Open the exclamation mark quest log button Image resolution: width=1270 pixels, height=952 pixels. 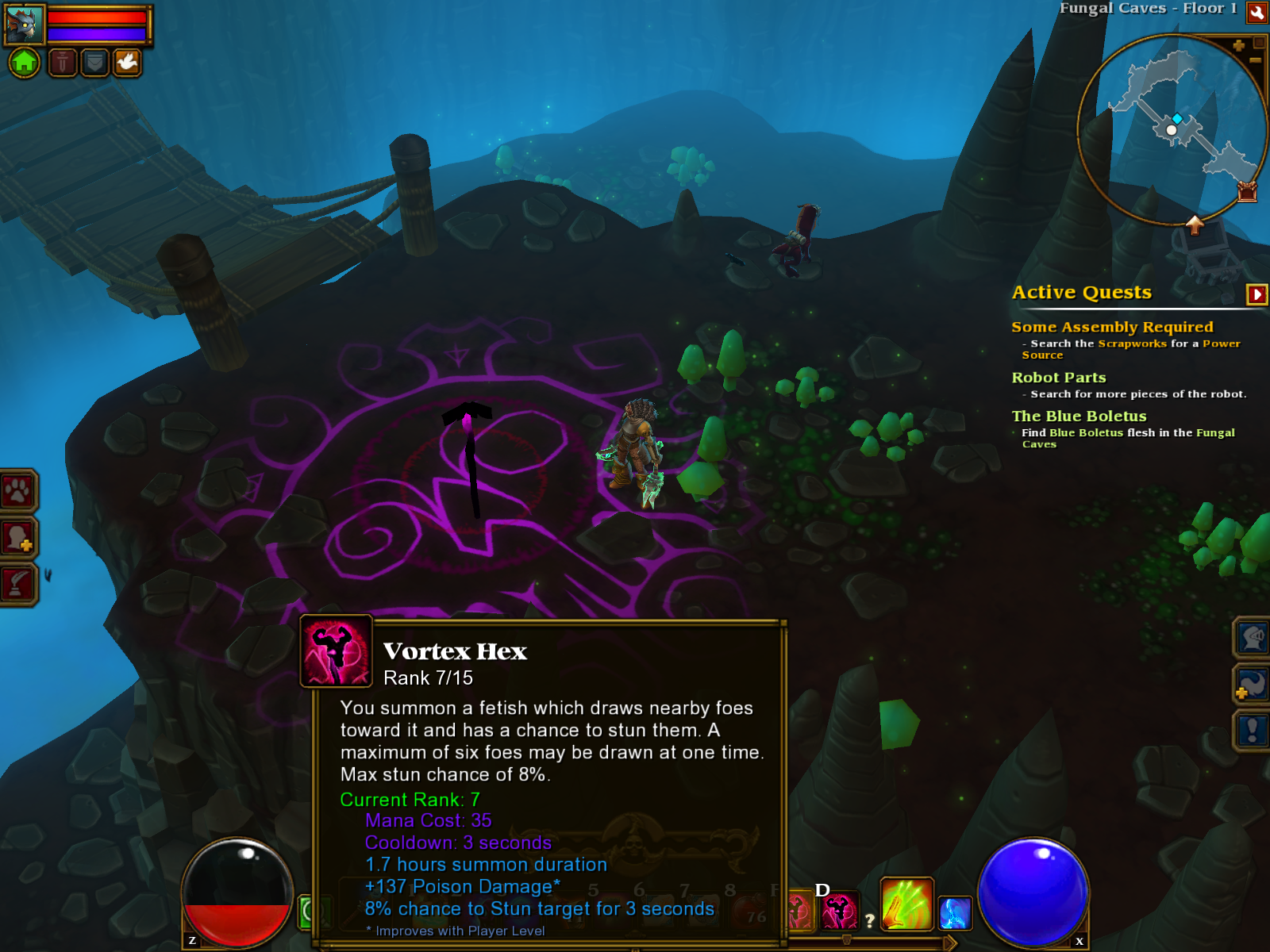(x=1252, y=730)
